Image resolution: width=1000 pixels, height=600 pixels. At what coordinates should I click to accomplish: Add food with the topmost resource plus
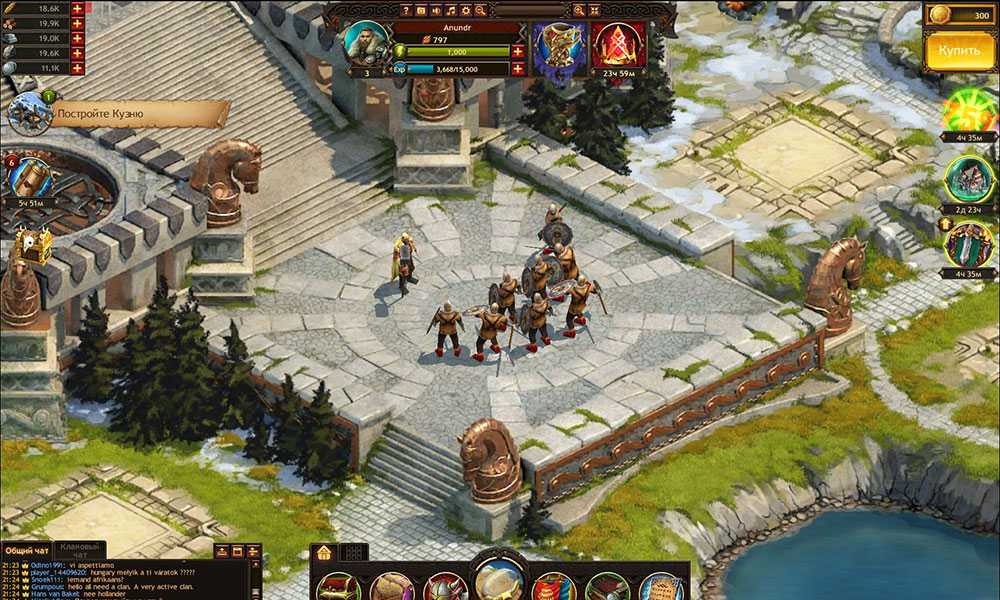(76, 8)
